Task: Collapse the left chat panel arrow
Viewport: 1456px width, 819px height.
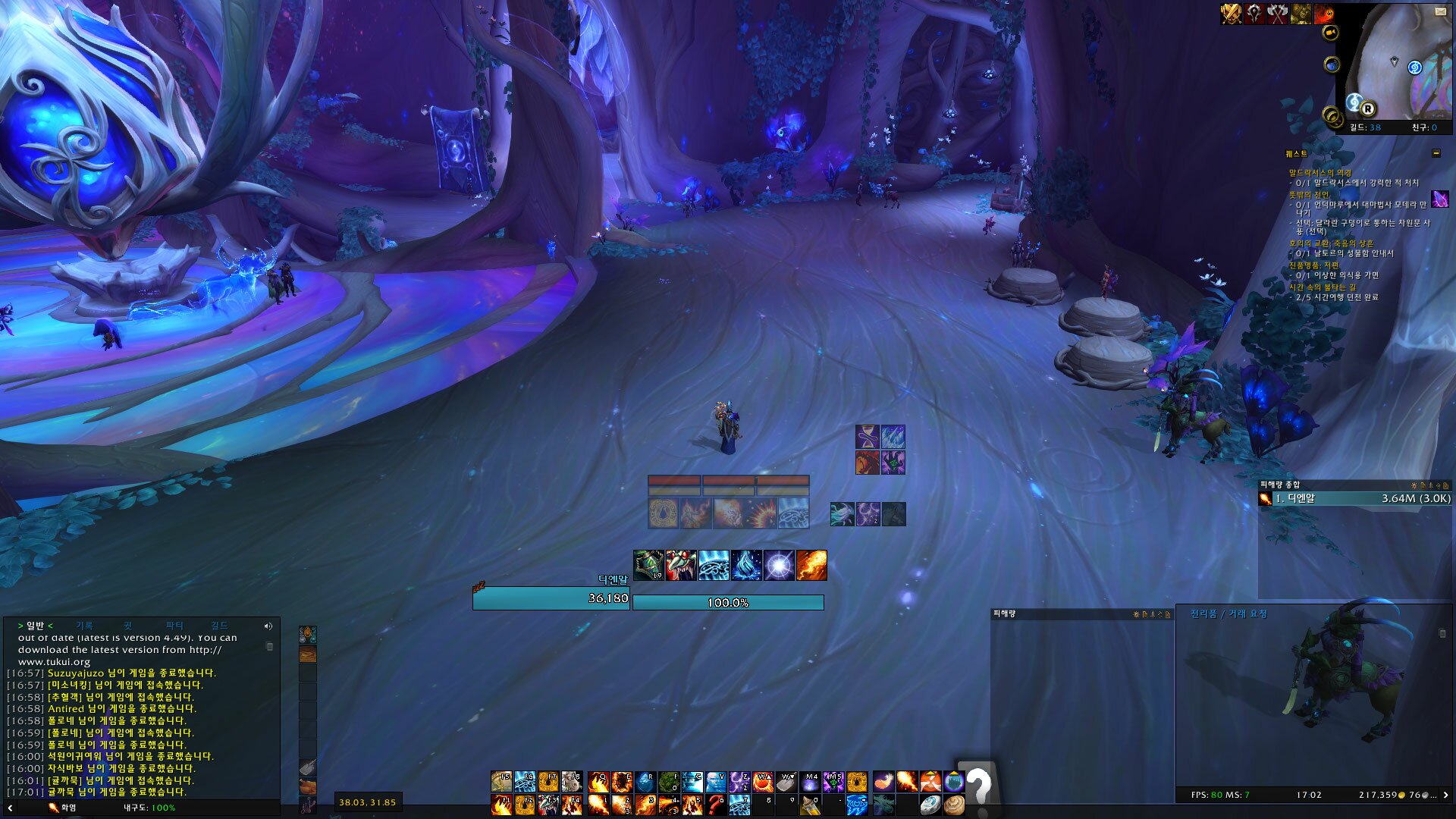Action: click(10, 808)
